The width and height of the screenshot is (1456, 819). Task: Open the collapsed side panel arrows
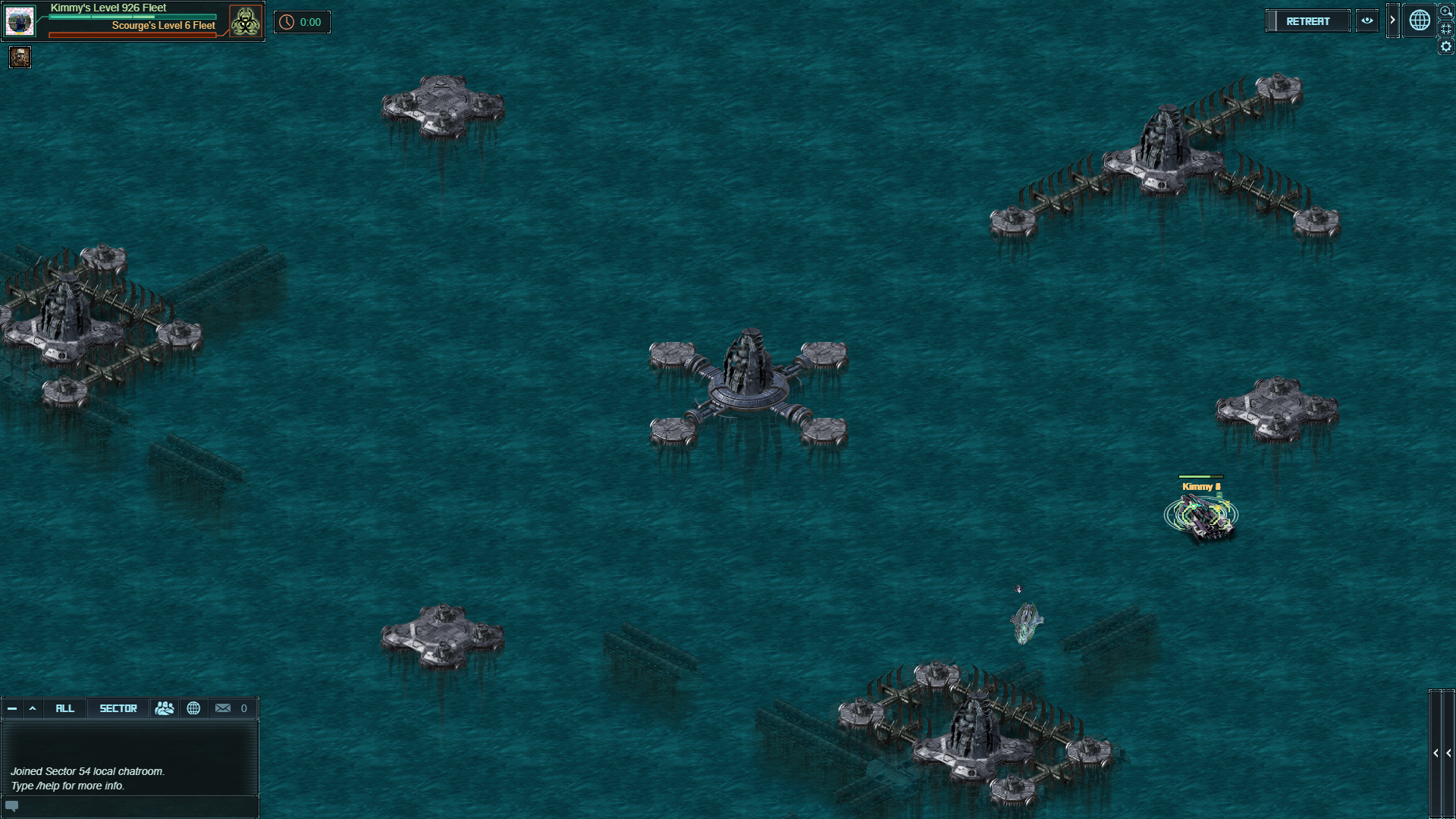(1442, 753)
